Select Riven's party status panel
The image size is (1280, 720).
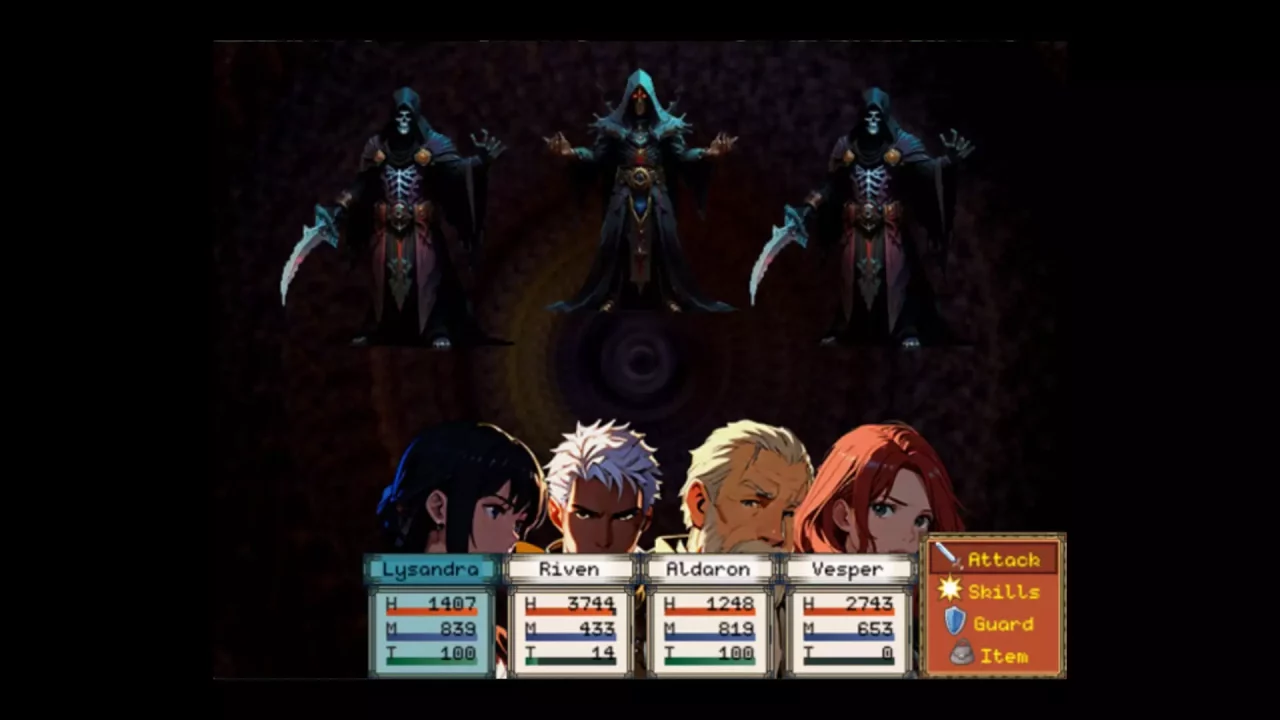click(570, 616)
